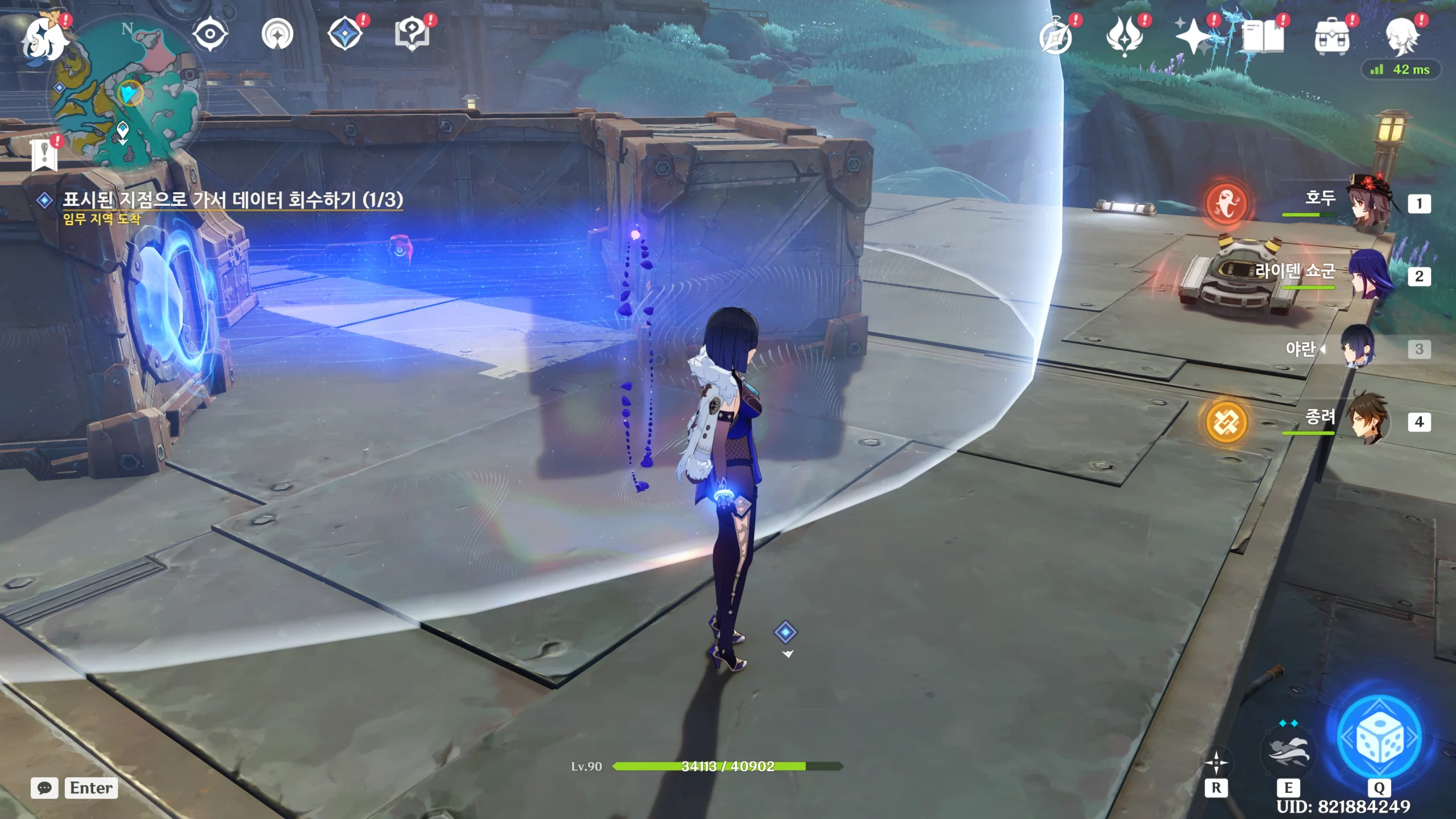Viewport: 1456px width, 819px height.
Task: Open the Wish star icon
Action: click(x=1194, y=36)
